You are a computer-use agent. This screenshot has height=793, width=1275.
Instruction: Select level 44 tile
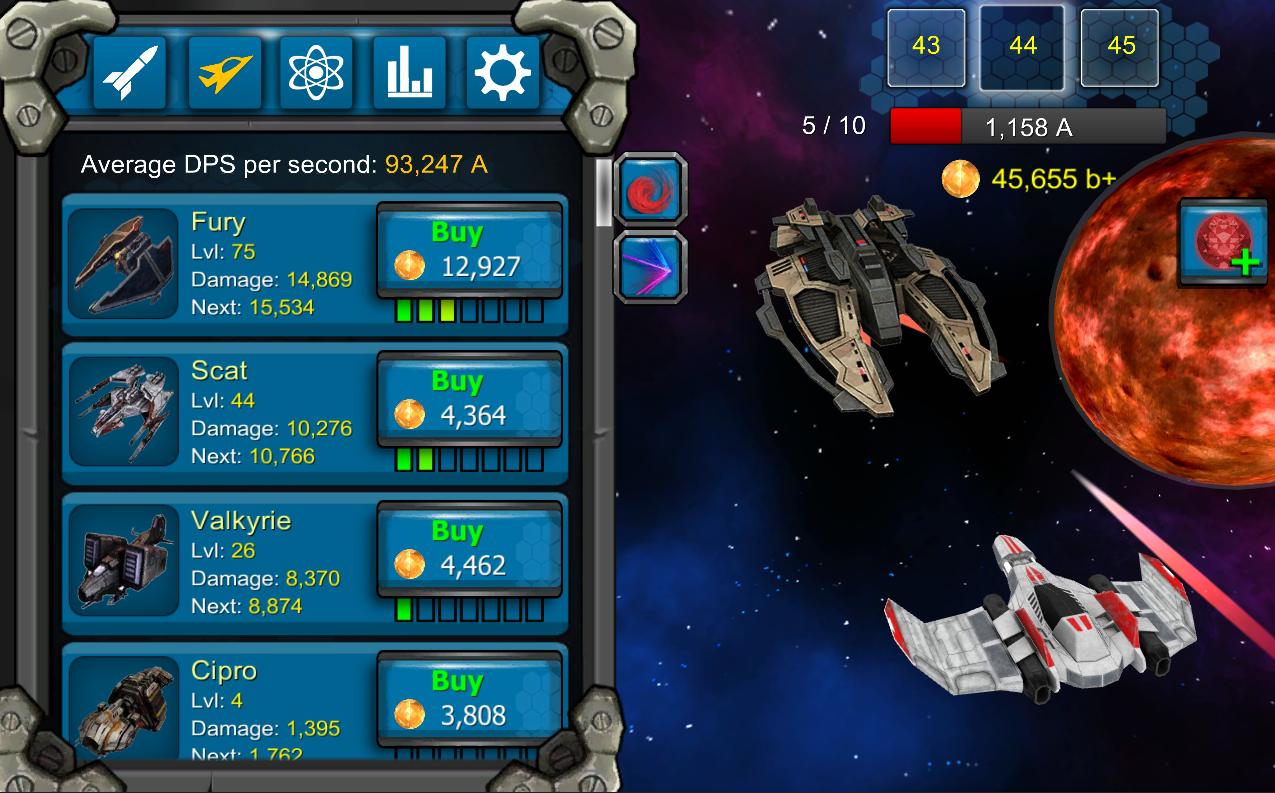1022,47
